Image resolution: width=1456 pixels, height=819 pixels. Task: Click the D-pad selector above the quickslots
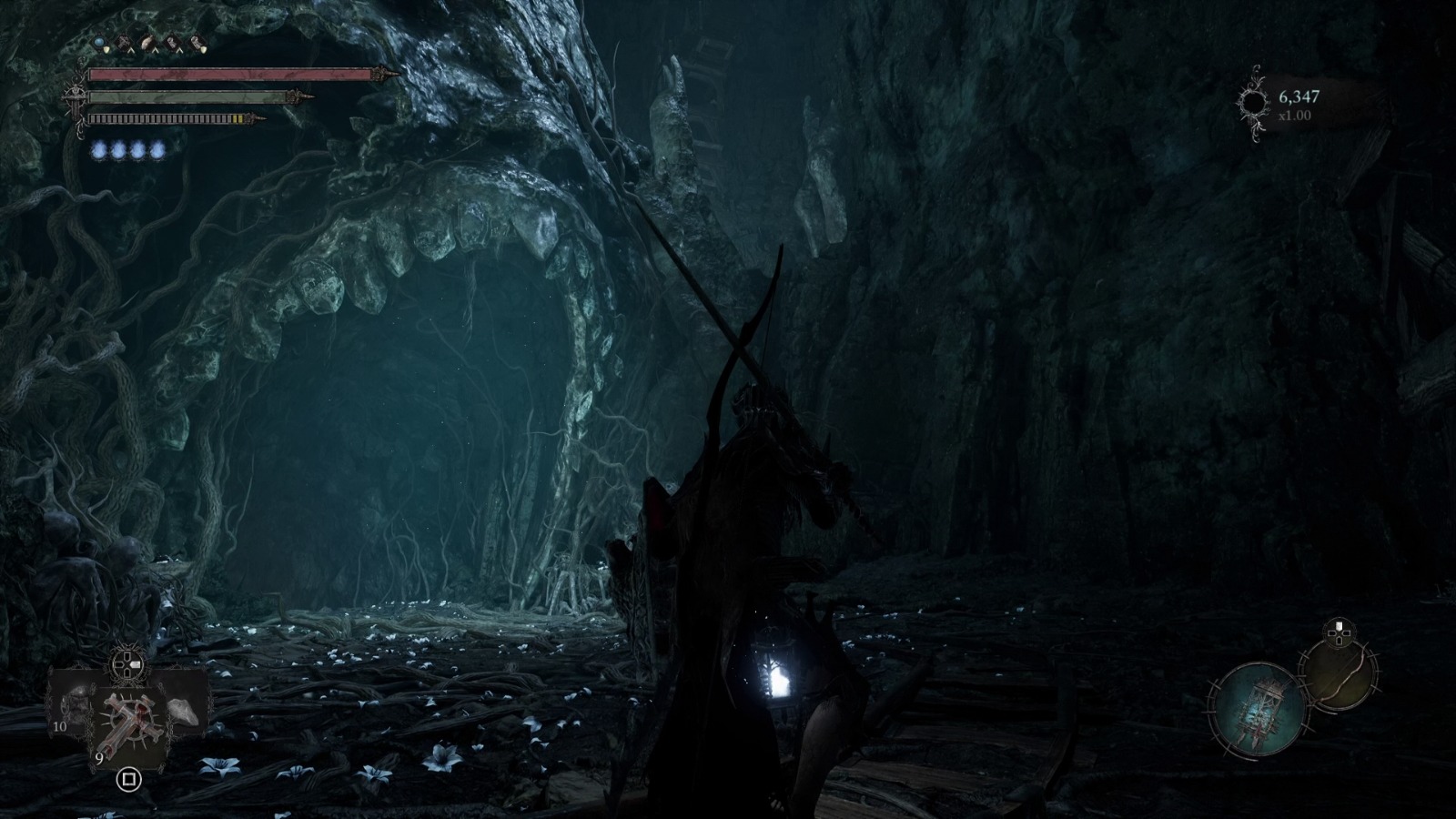(x=126, y=666)
